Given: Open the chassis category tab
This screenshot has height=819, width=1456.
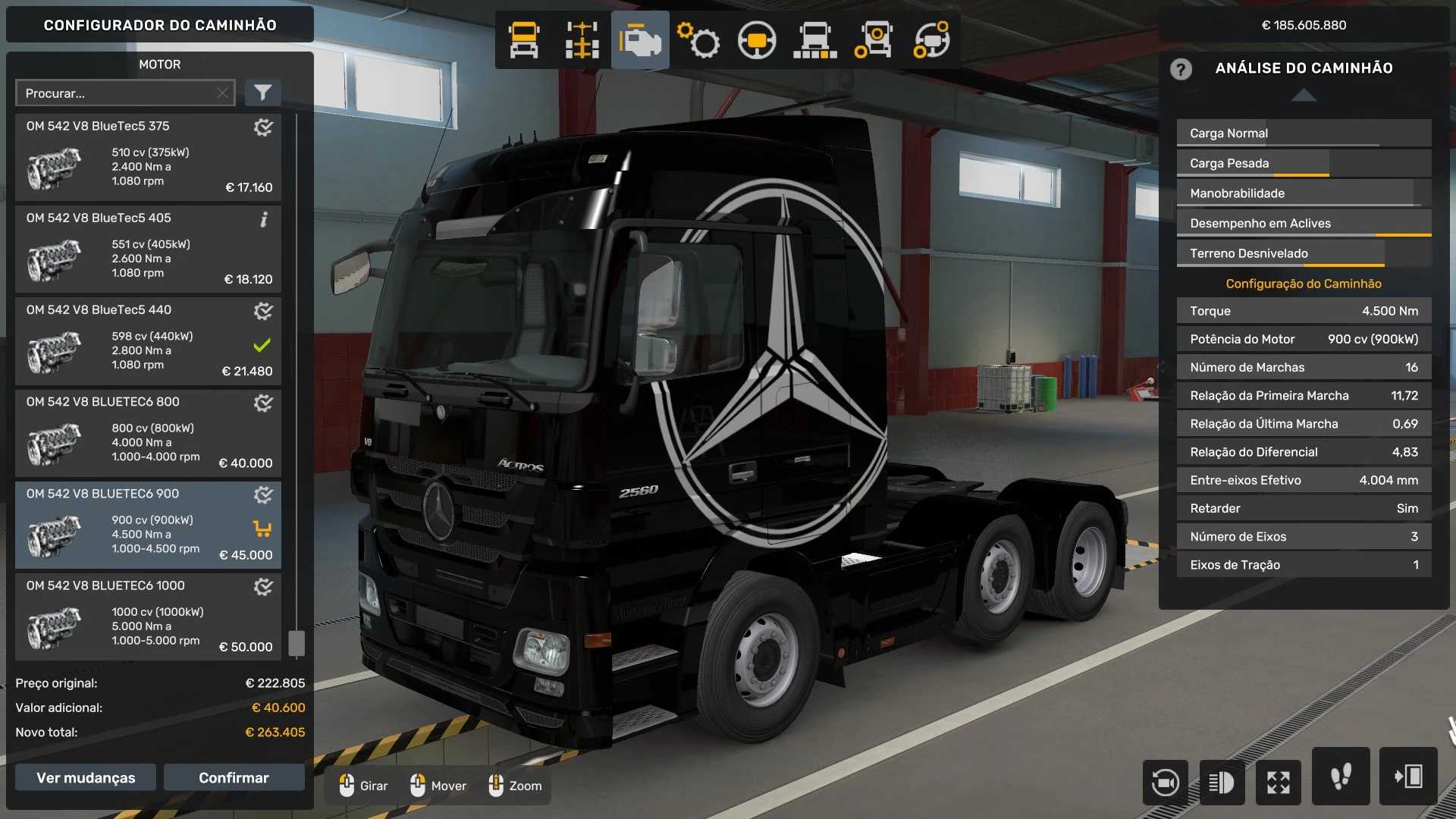Looking at the screenshot, I should point(582,40).
